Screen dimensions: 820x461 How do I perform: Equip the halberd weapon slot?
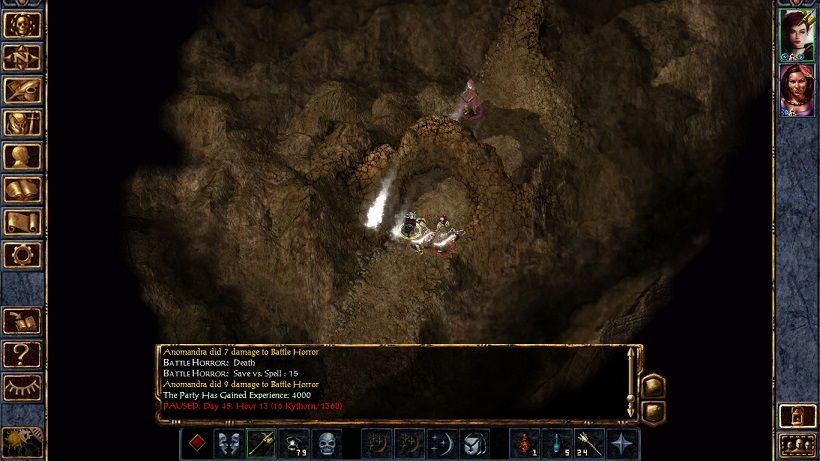261,443
